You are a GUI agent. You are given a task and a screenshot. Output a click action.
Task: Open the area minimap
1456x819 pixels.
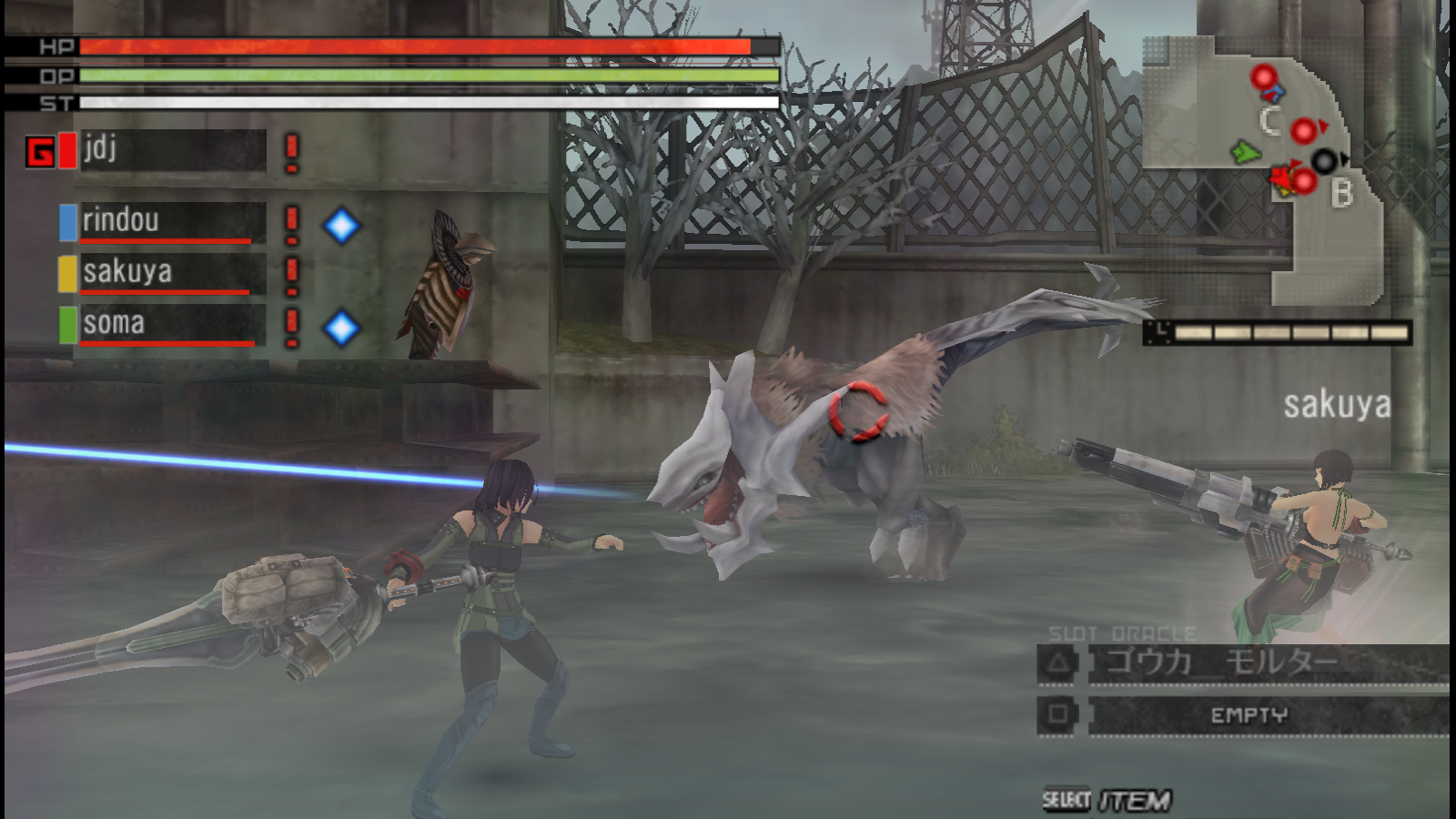tap(1263, 168)
